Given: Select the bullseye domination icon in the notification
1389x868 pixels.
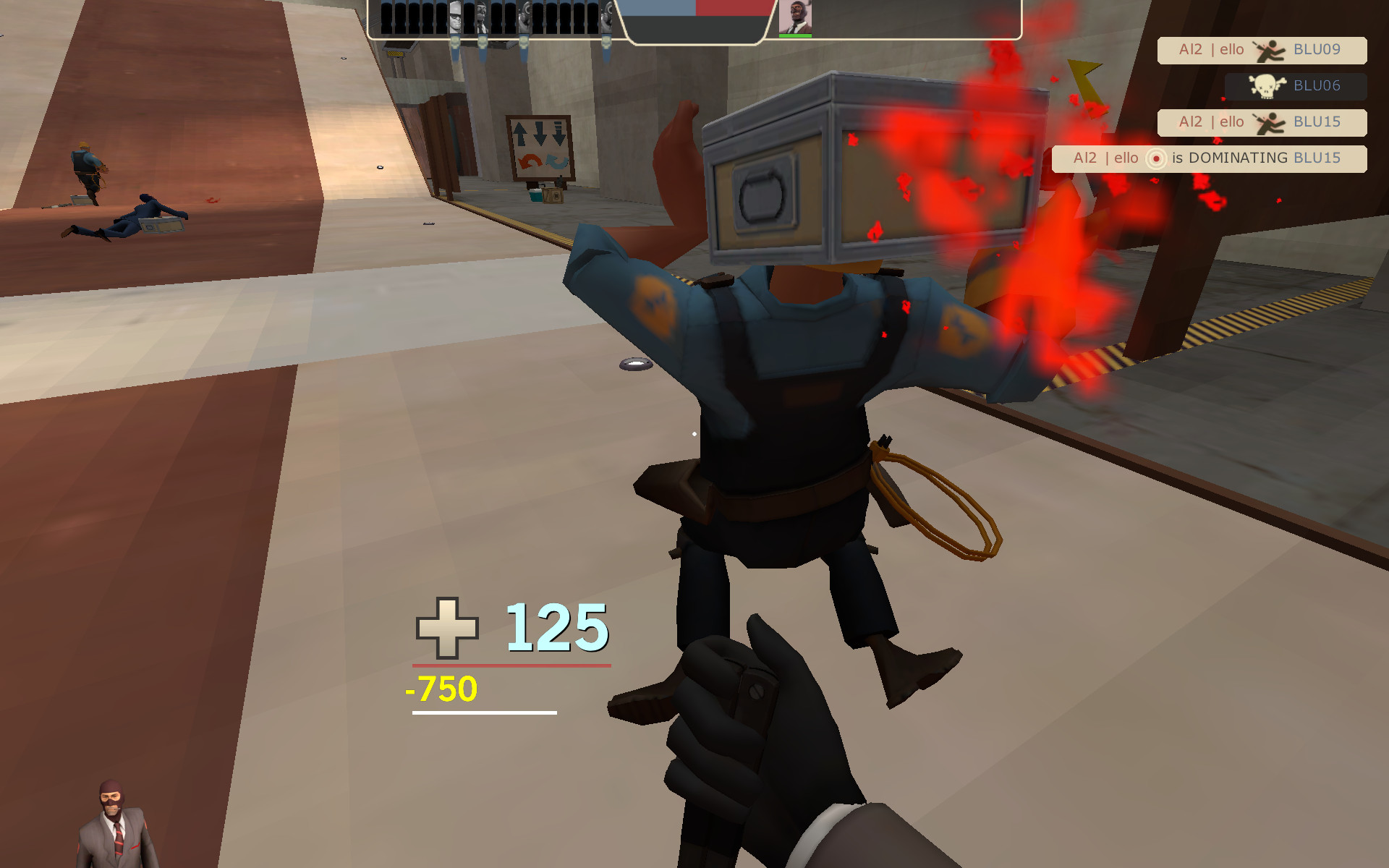Looking at the screenshot, I should pyautogui.click(x=1157, y=158).
